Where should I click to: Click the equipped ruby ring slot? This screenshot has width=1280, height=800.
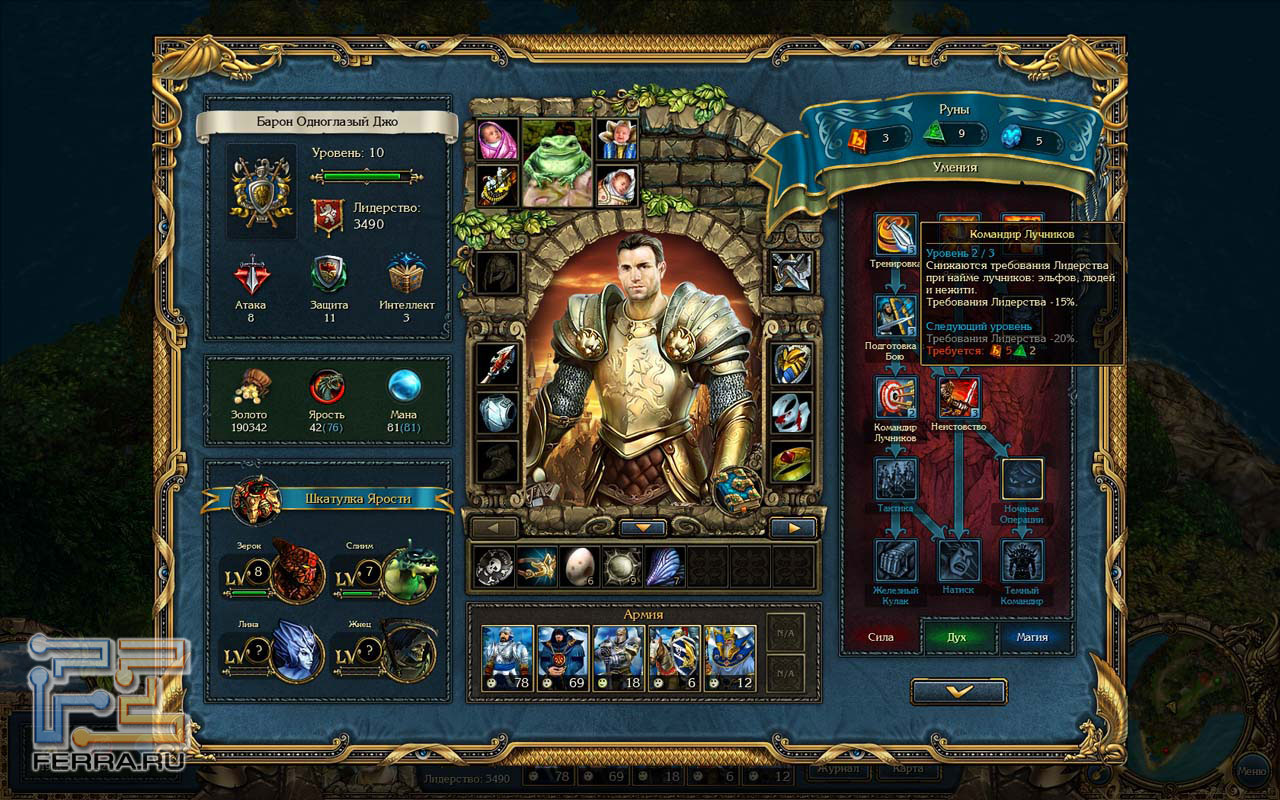click(x=791, y=462)
